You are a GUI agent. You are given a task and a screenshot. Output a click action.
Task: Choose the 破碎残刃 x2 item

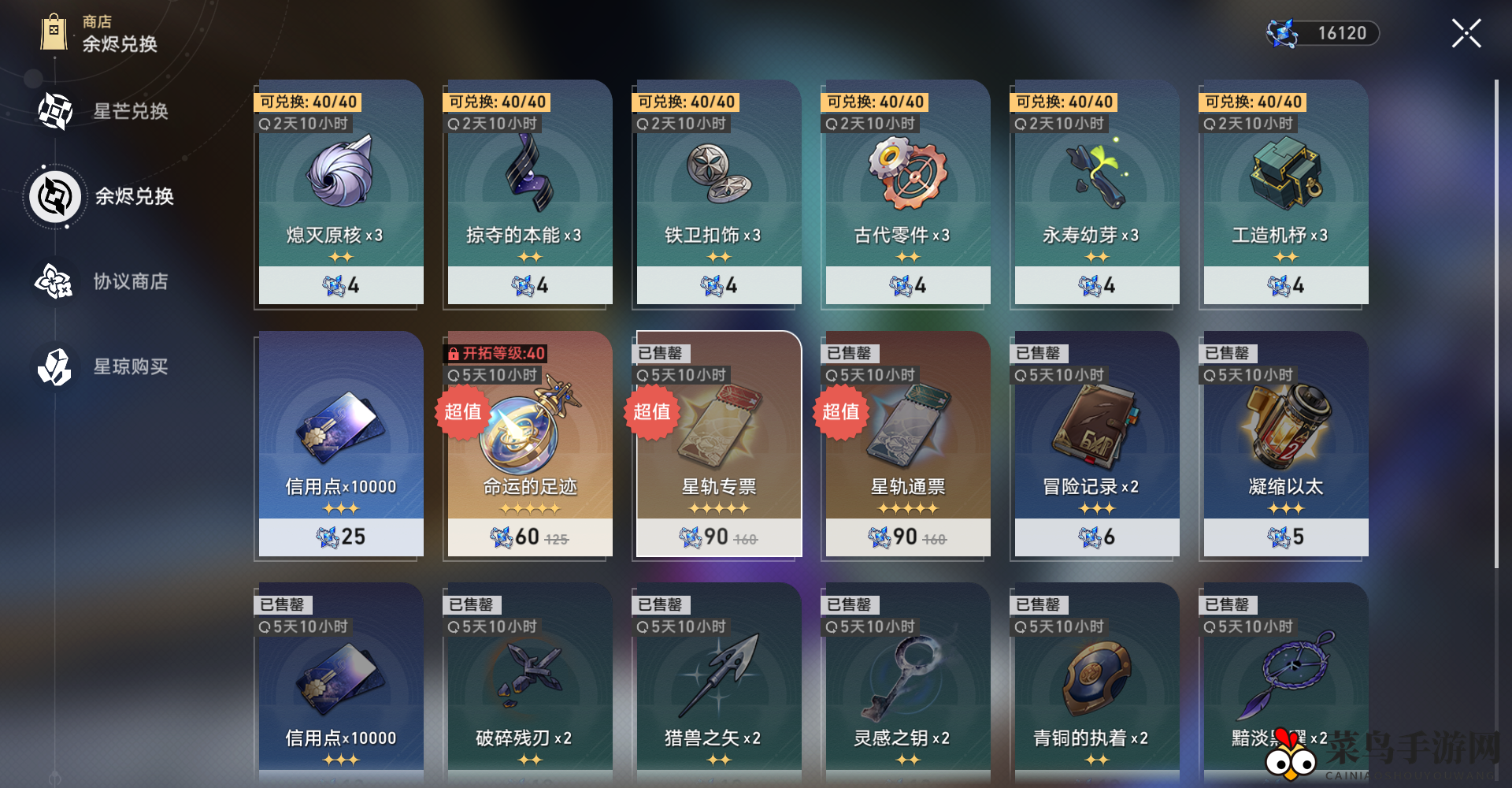[529, 684]
